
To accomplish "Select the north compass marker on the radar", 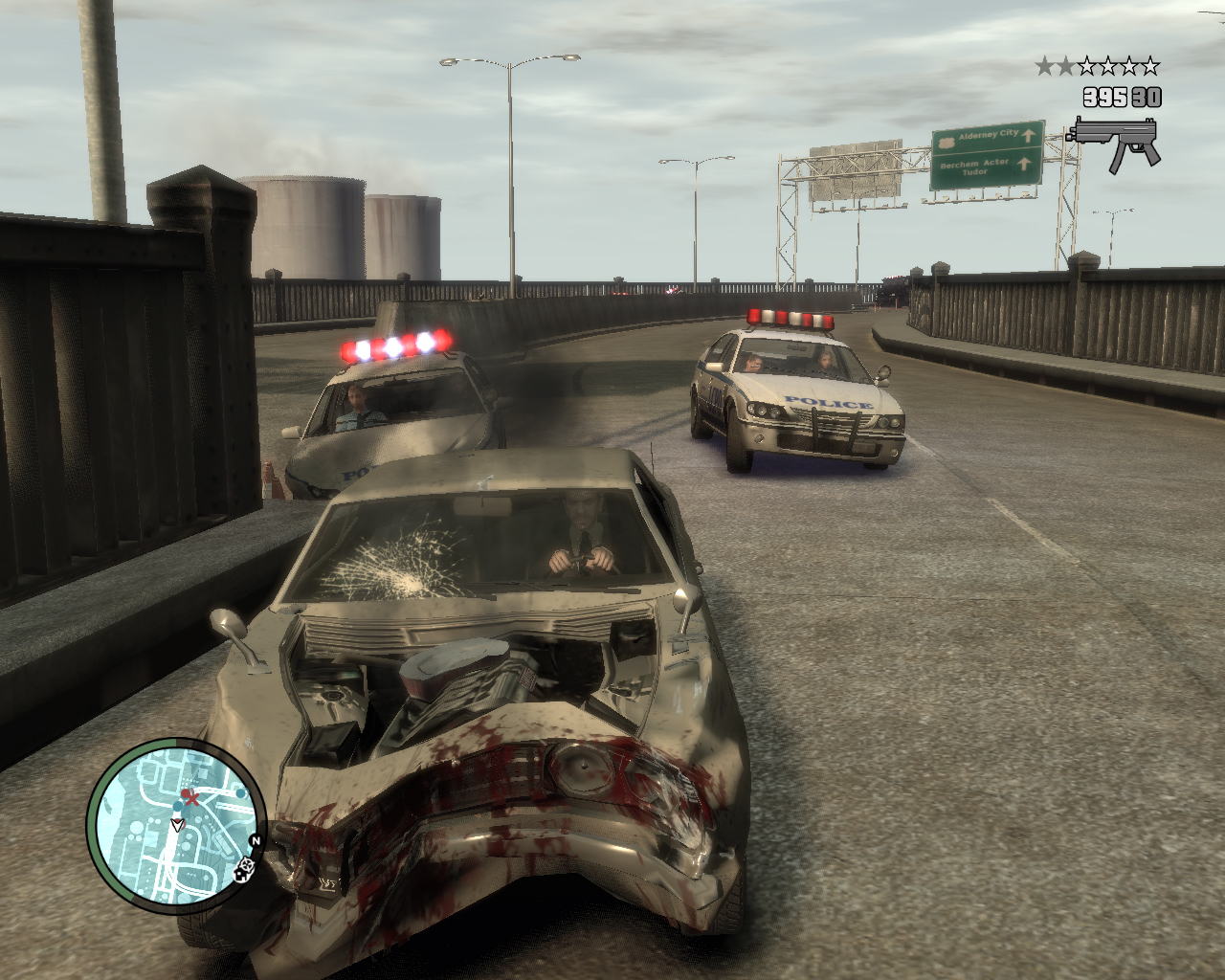I will (x=256, y=841).
